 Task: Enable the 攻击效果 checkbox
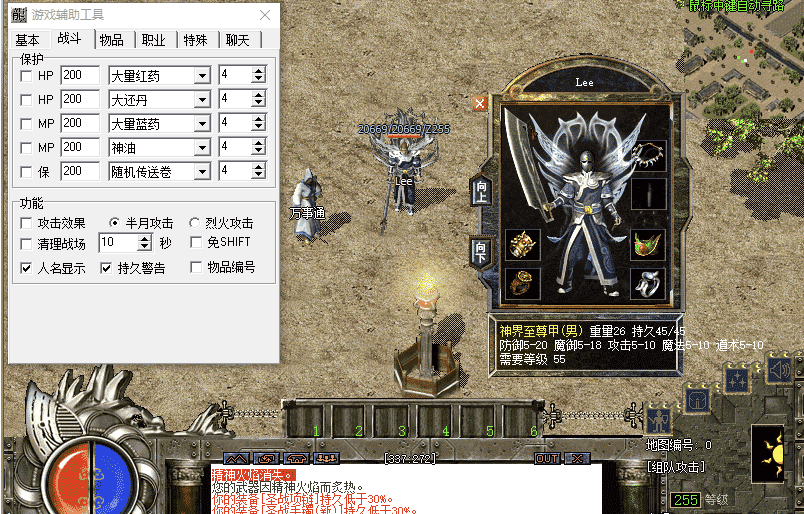tap(26, 223)
